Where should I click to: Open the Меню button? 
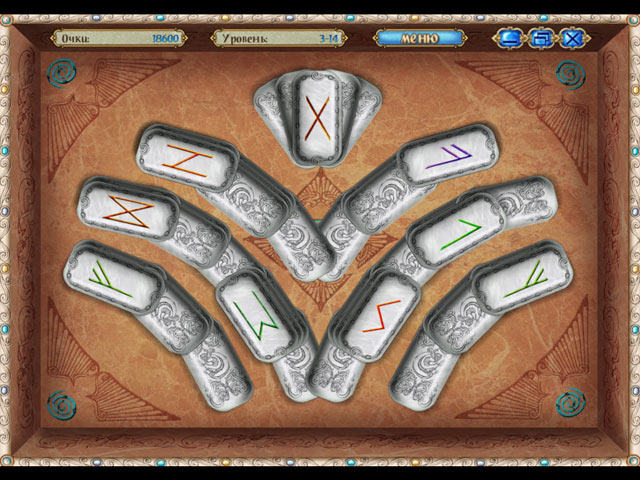(419, 38)
